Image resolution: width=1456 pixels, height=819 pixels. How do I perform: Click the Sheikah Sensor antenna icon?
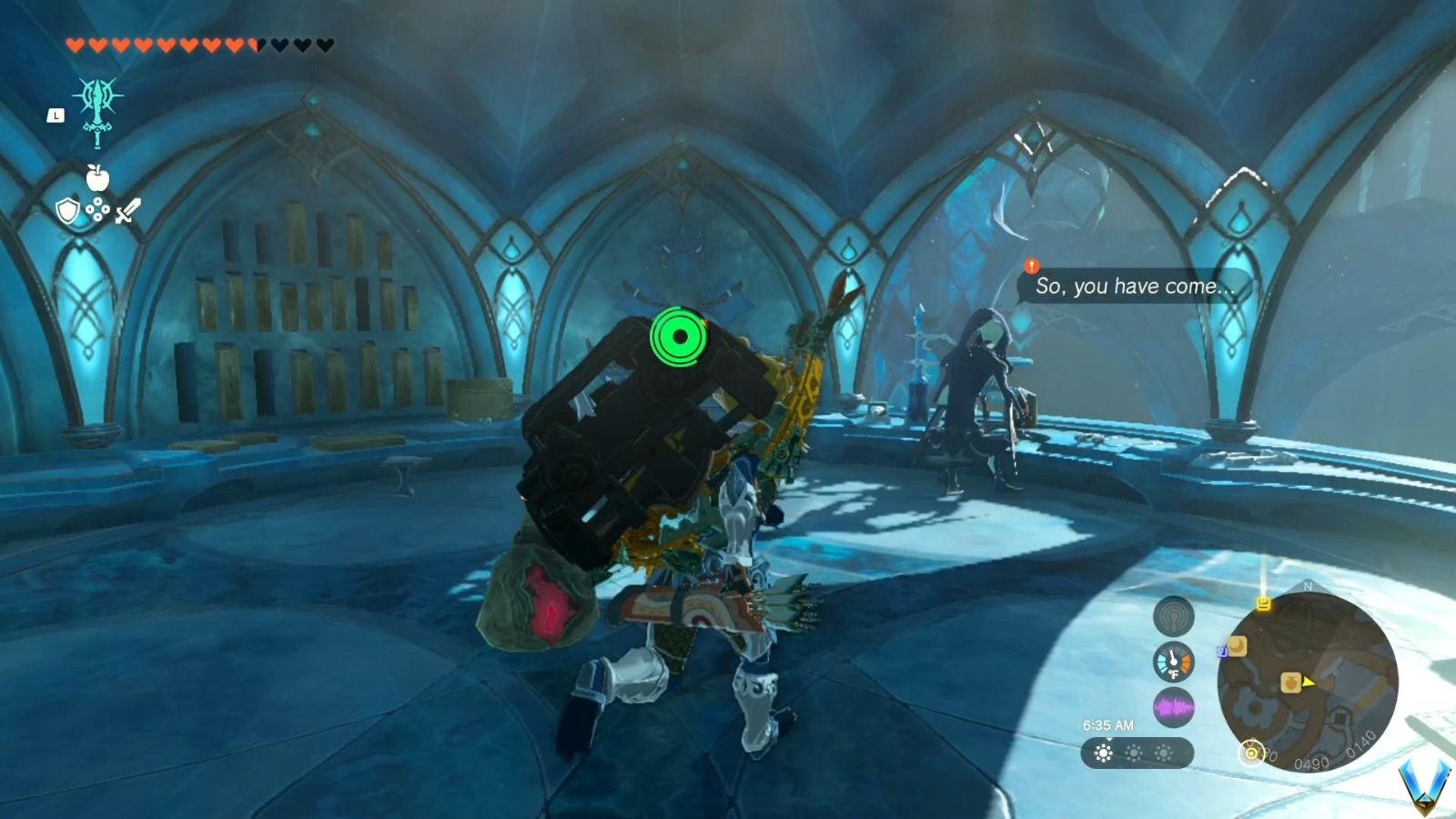coord(1175,619)
